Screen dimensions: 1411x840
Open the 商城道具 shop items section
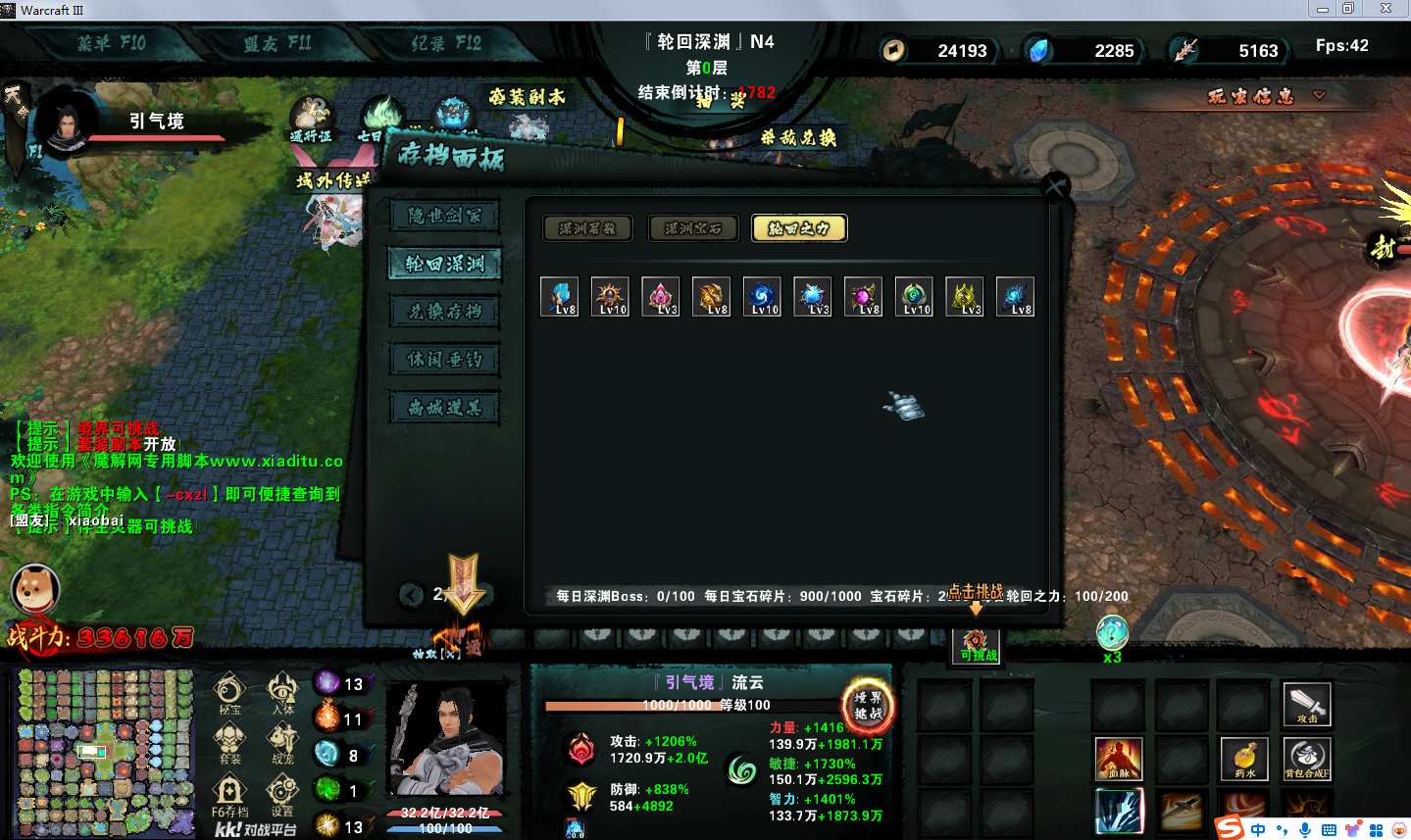(445, 408)
